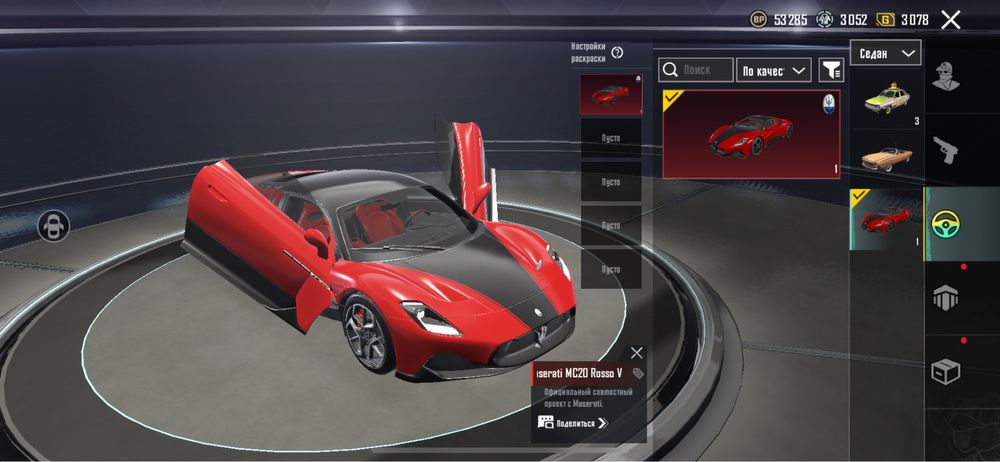Select the large red Maserati MC20 card
This screenshot has width=1000, height=462.
coord(751,134)
